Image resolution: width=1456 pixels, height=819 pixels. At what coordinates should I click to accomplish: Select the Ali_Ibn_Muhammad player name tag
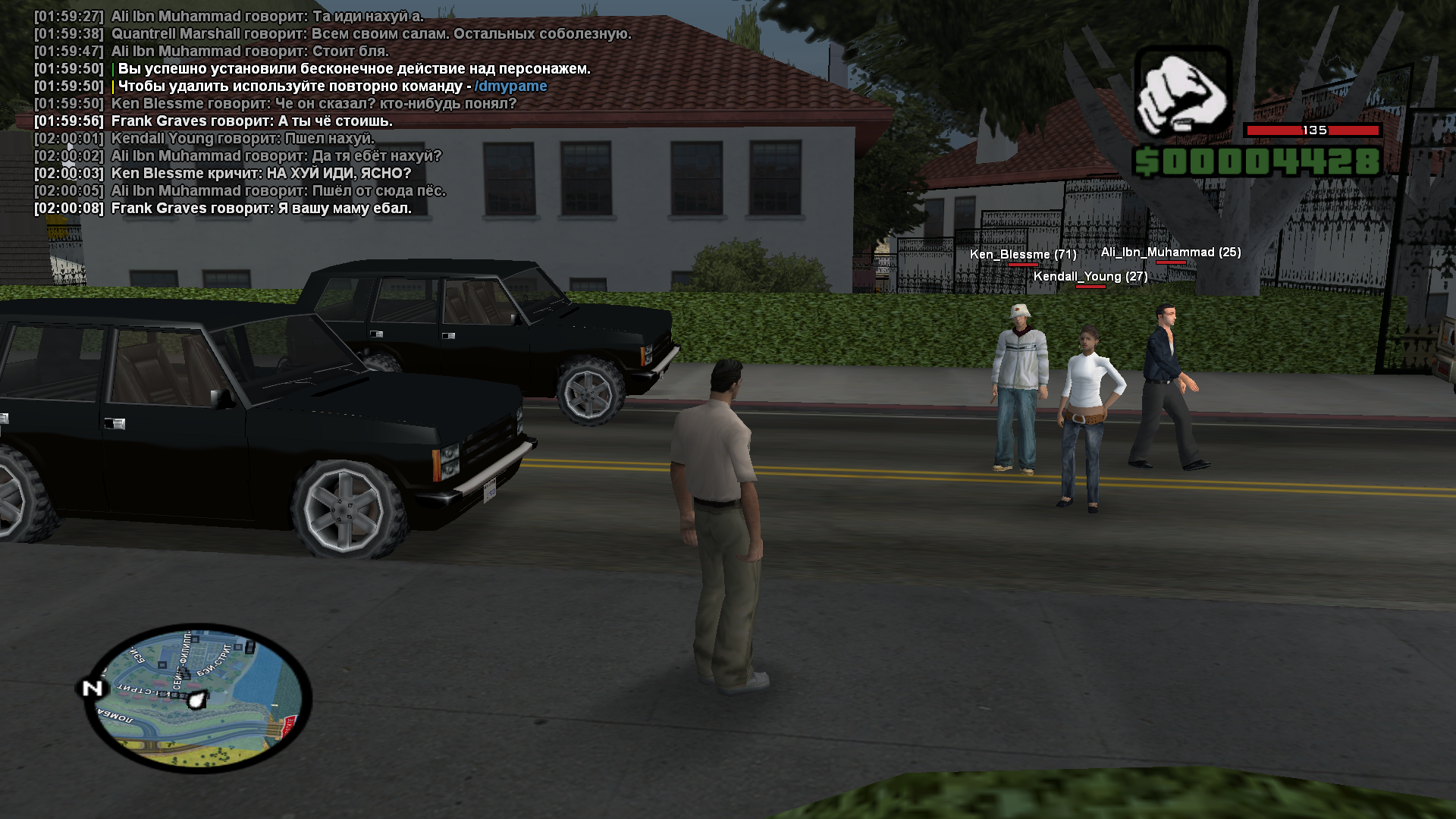[x=1170, y=253]
